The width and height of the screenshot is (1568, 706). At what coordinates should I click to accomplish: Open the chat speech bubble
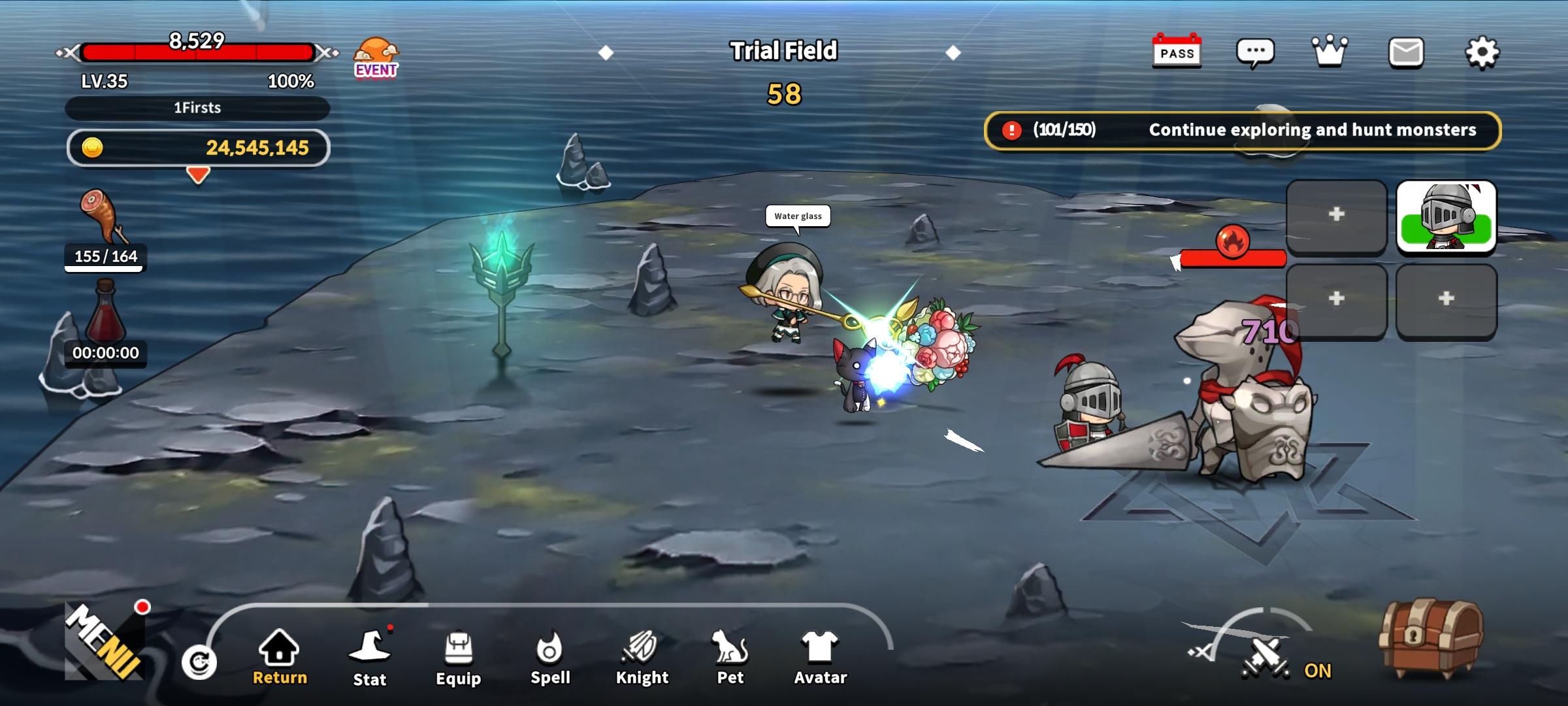point(1254,52)
